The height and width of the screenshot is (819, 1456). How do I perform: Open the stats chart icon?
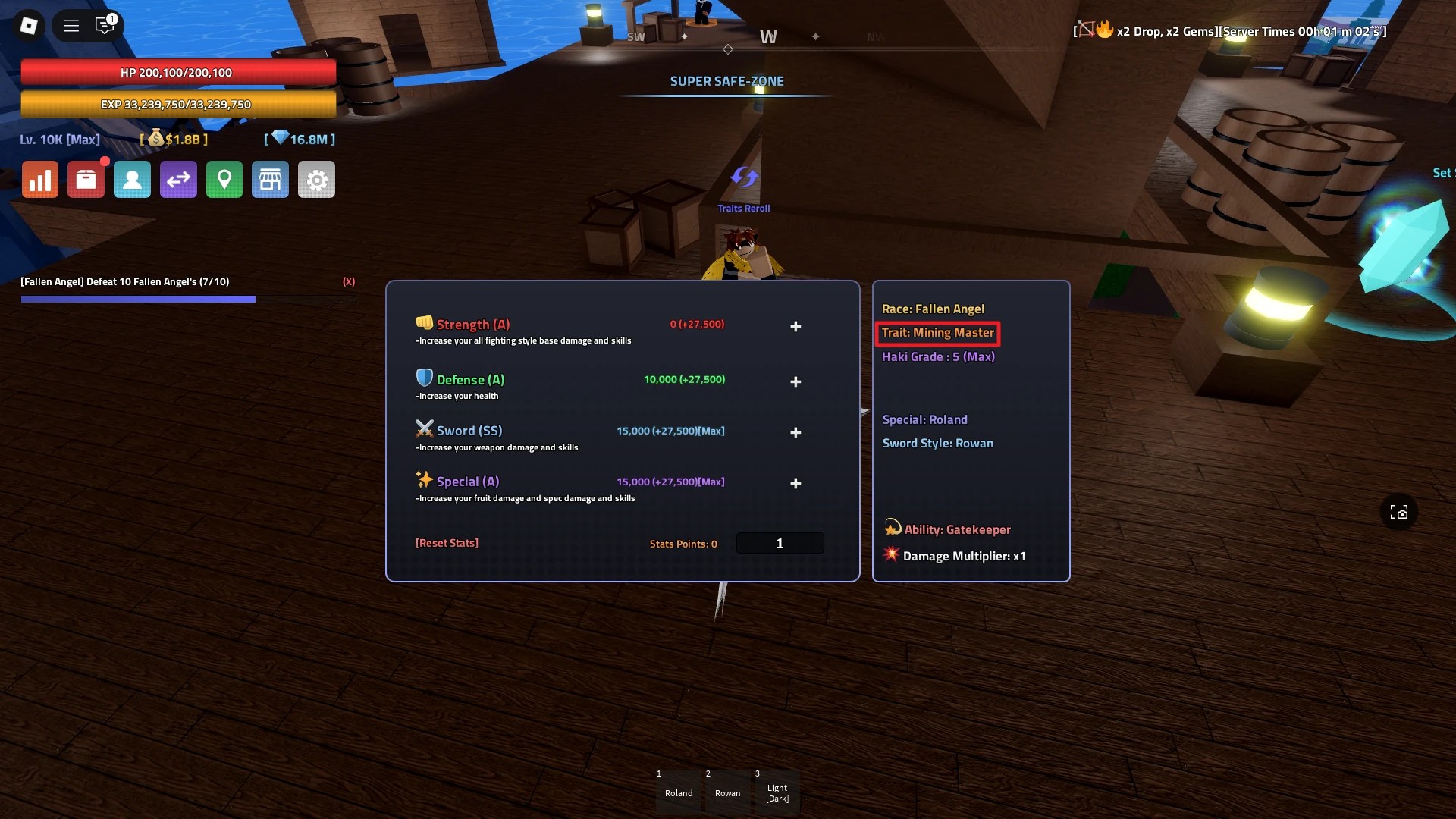[39, 179]
